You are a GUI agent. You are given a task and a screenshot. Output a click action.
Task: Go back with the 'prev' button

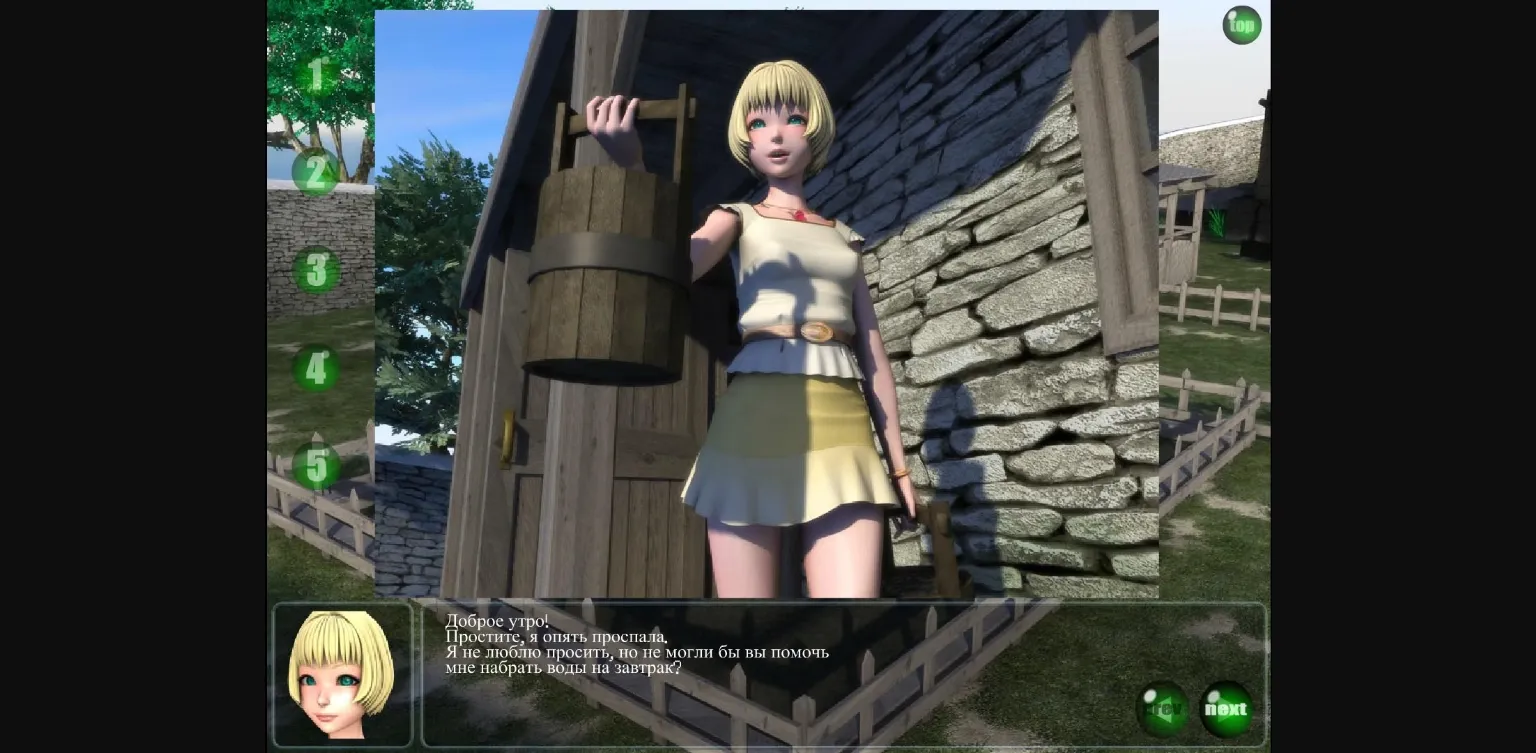pyautogui.click(x=1163, y=708)
